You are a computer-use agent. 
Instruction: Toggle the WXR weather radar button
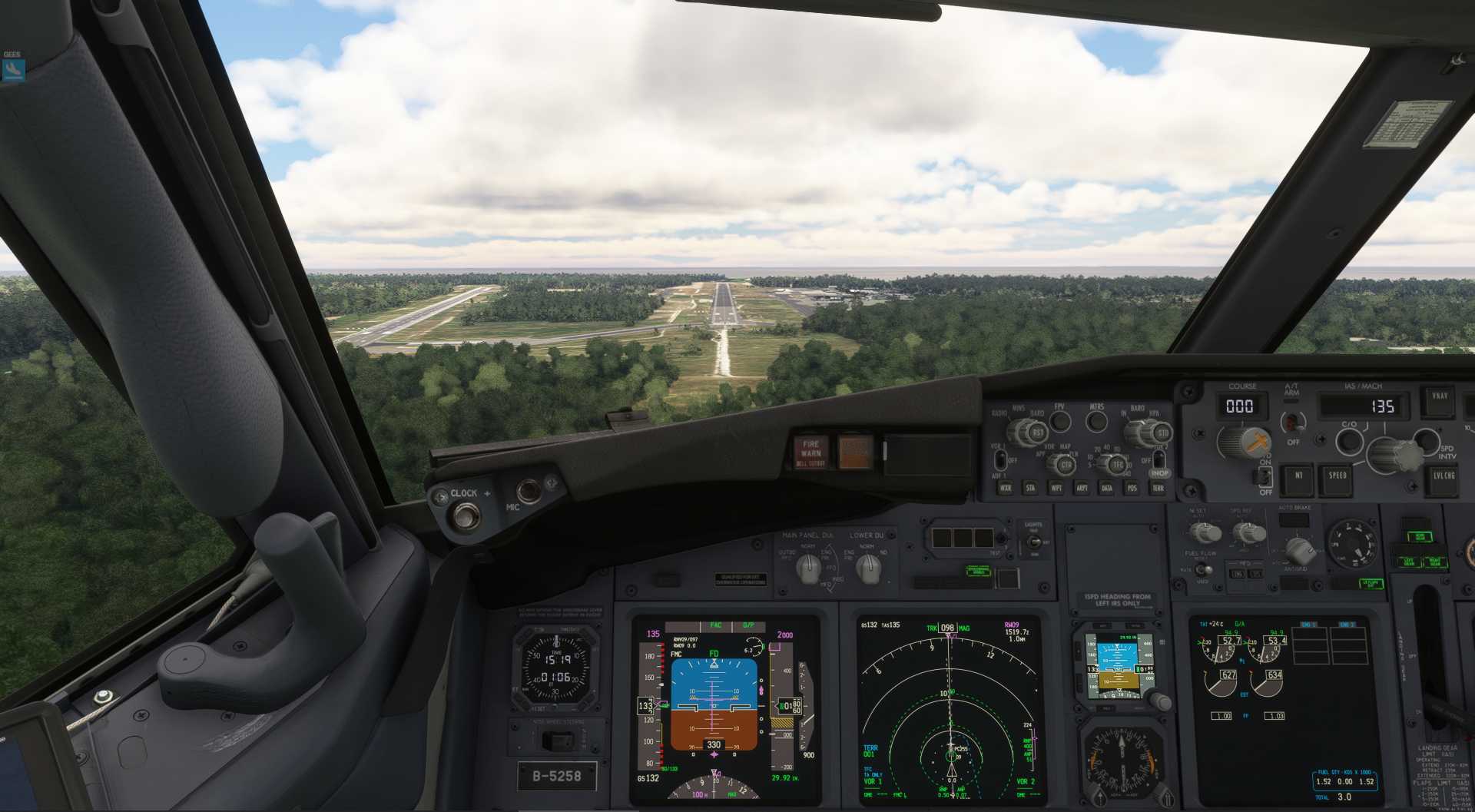(x=1006, y=488)
